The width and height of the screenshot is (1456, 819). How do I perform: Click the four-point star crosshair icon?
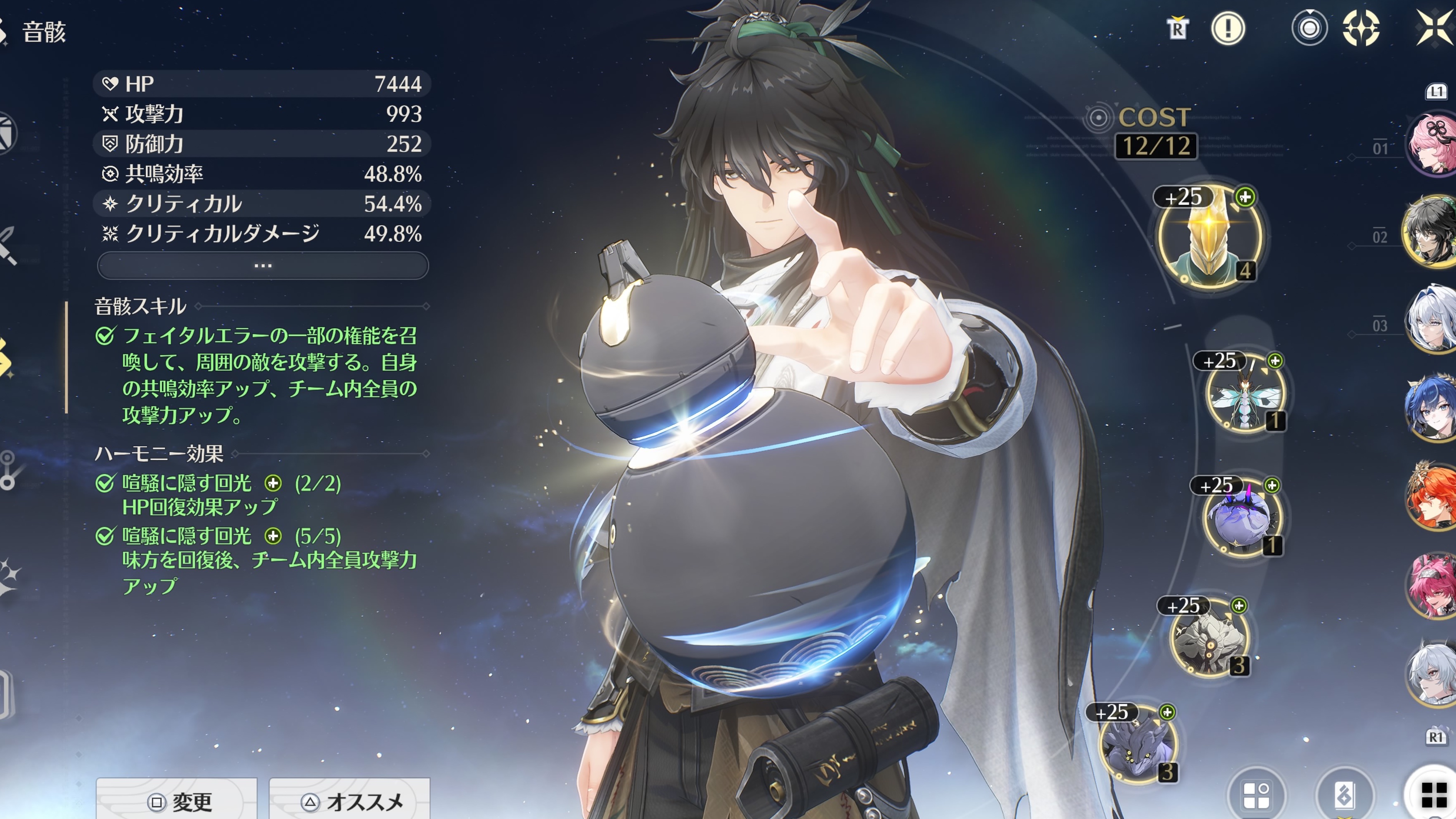(1361, 28)
